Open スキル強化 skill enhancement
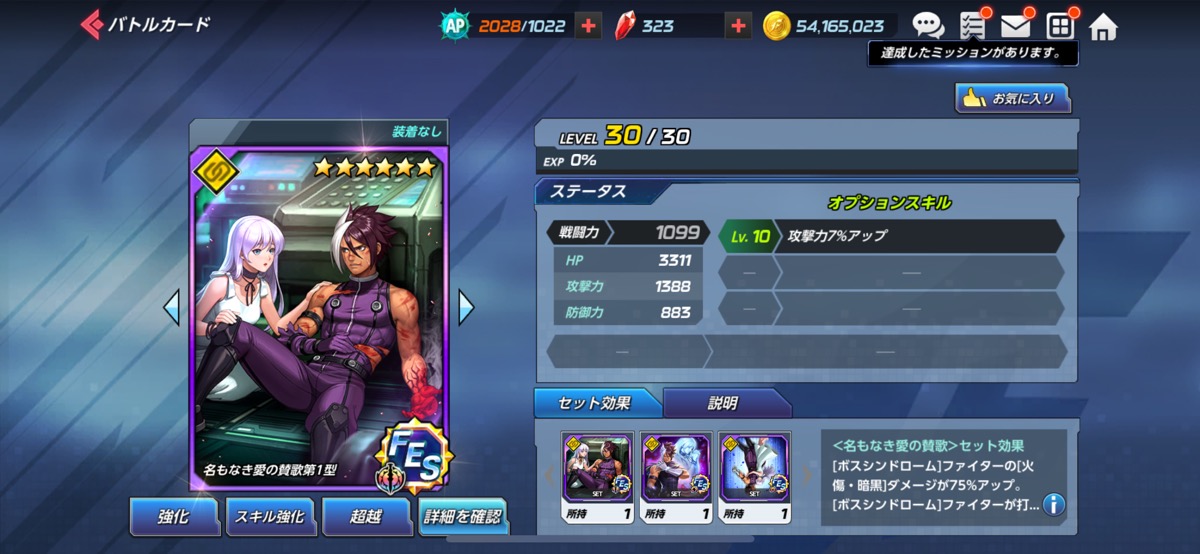This screenshot has height=554, width=1200. pyautogui.click(x=270, y=516)
